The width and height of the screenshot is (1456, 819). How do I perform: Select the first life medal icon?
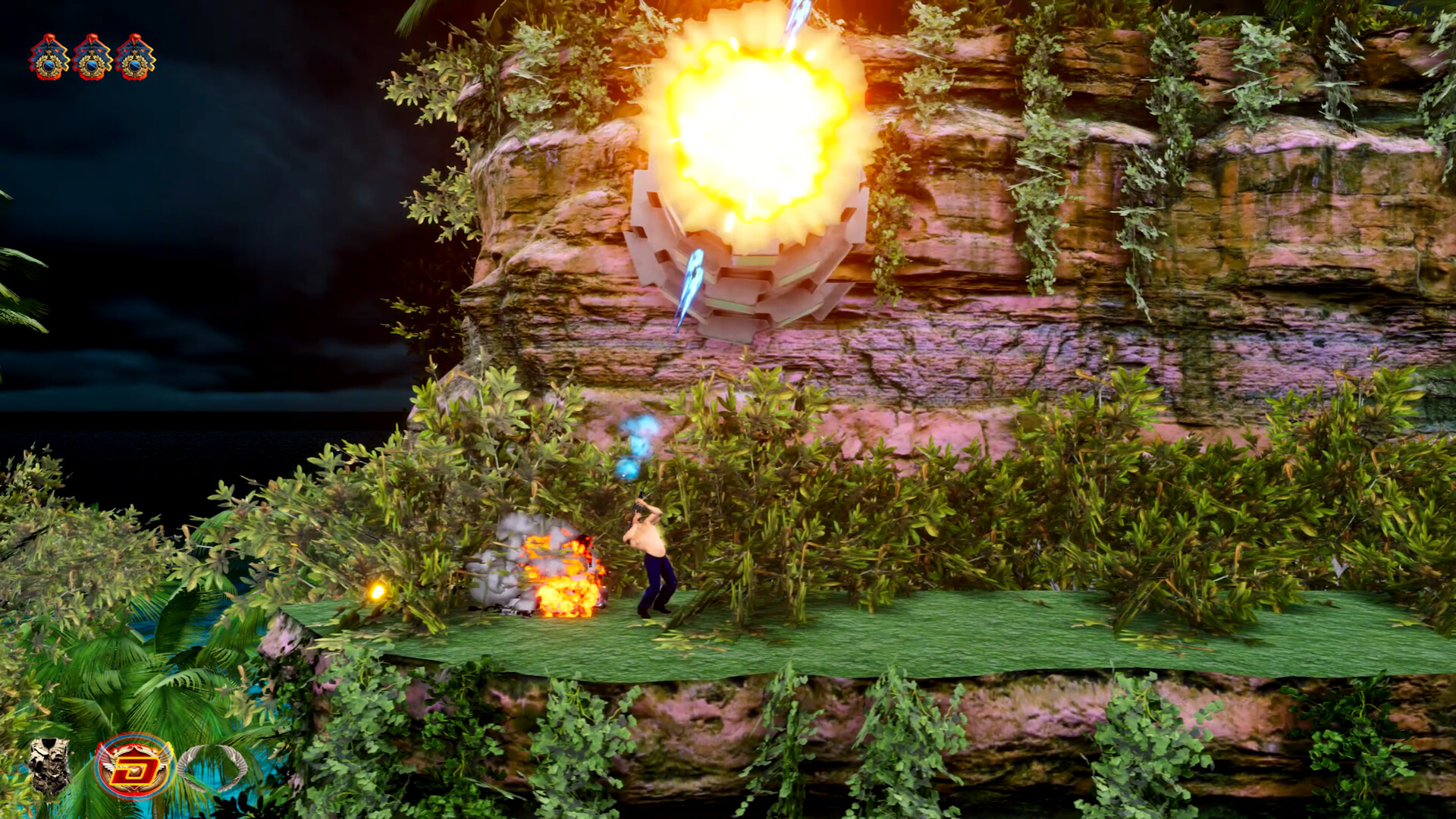tap(49, 57)
